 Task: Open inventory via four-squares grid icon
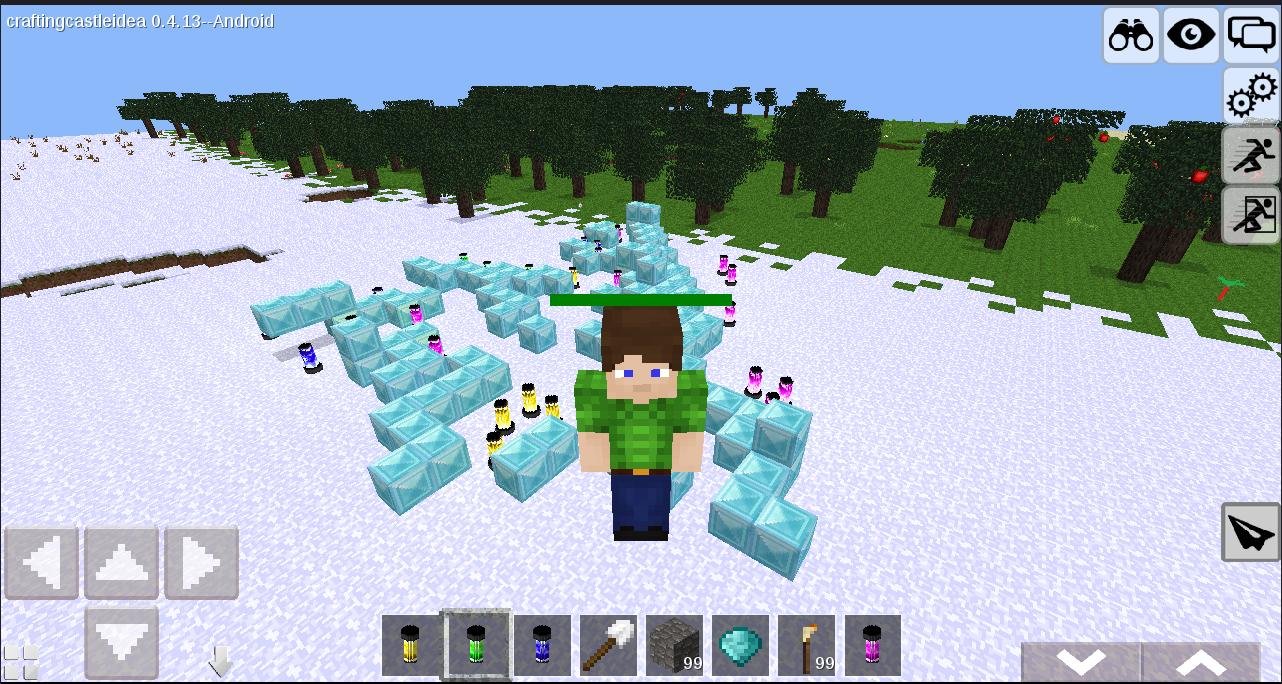tap(20, 663)
